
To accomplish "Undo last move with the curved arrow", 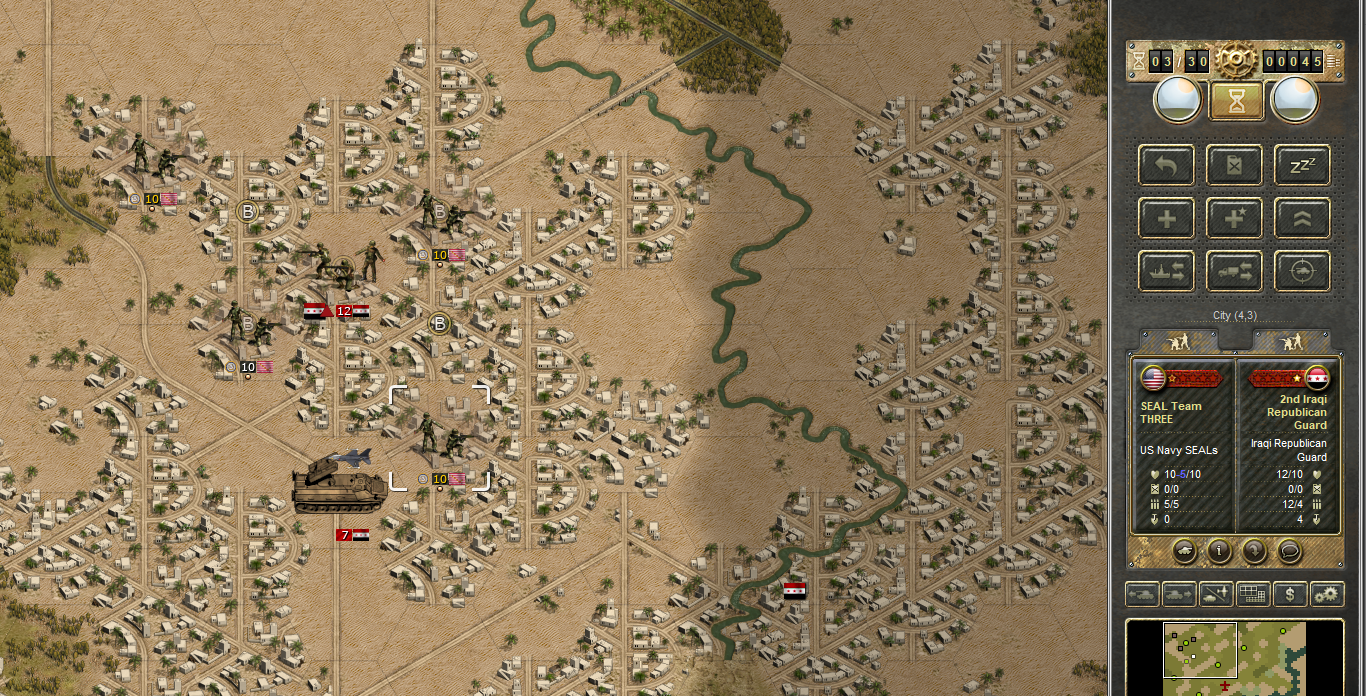I will click(1166, 165).
